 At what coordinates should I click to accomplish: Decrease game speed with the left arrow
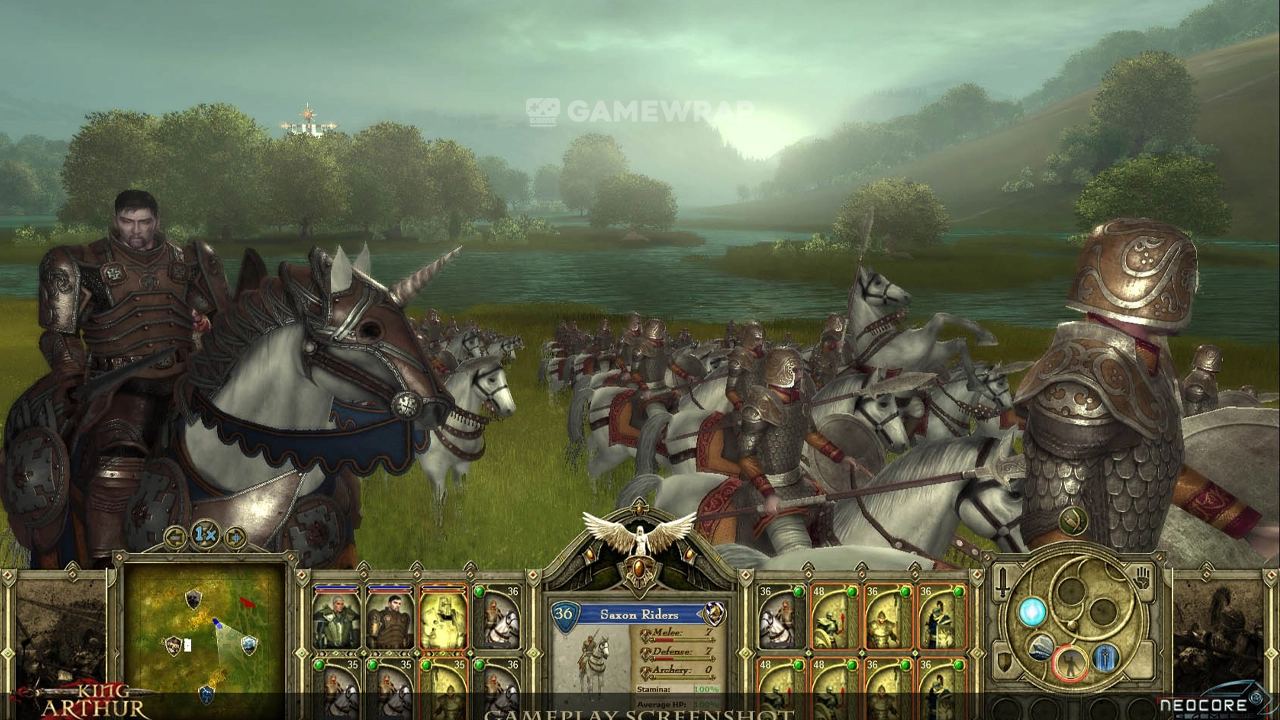[176, 537]
